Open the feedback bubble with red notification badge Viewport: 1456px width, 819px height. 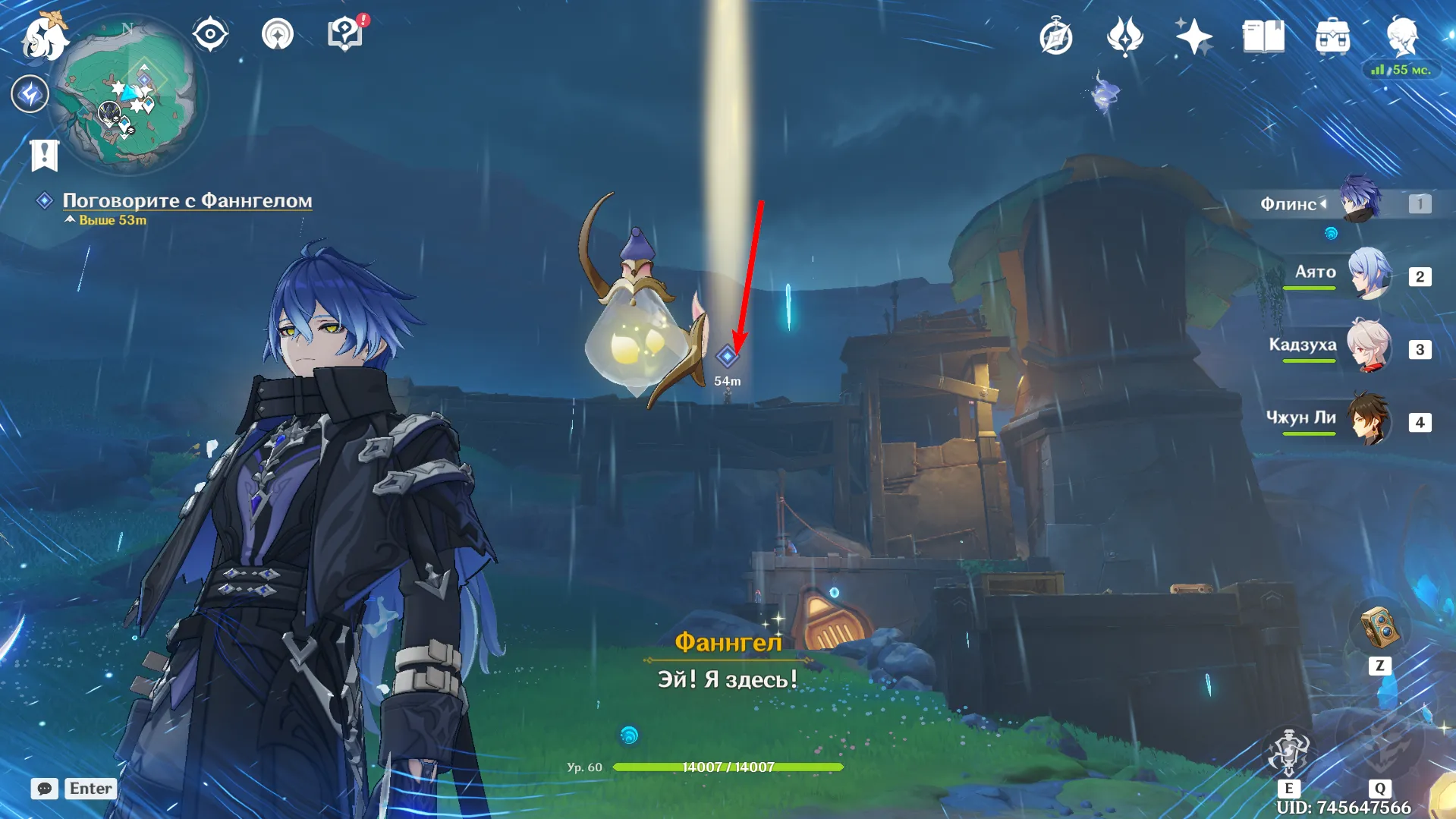pos(344,33)
